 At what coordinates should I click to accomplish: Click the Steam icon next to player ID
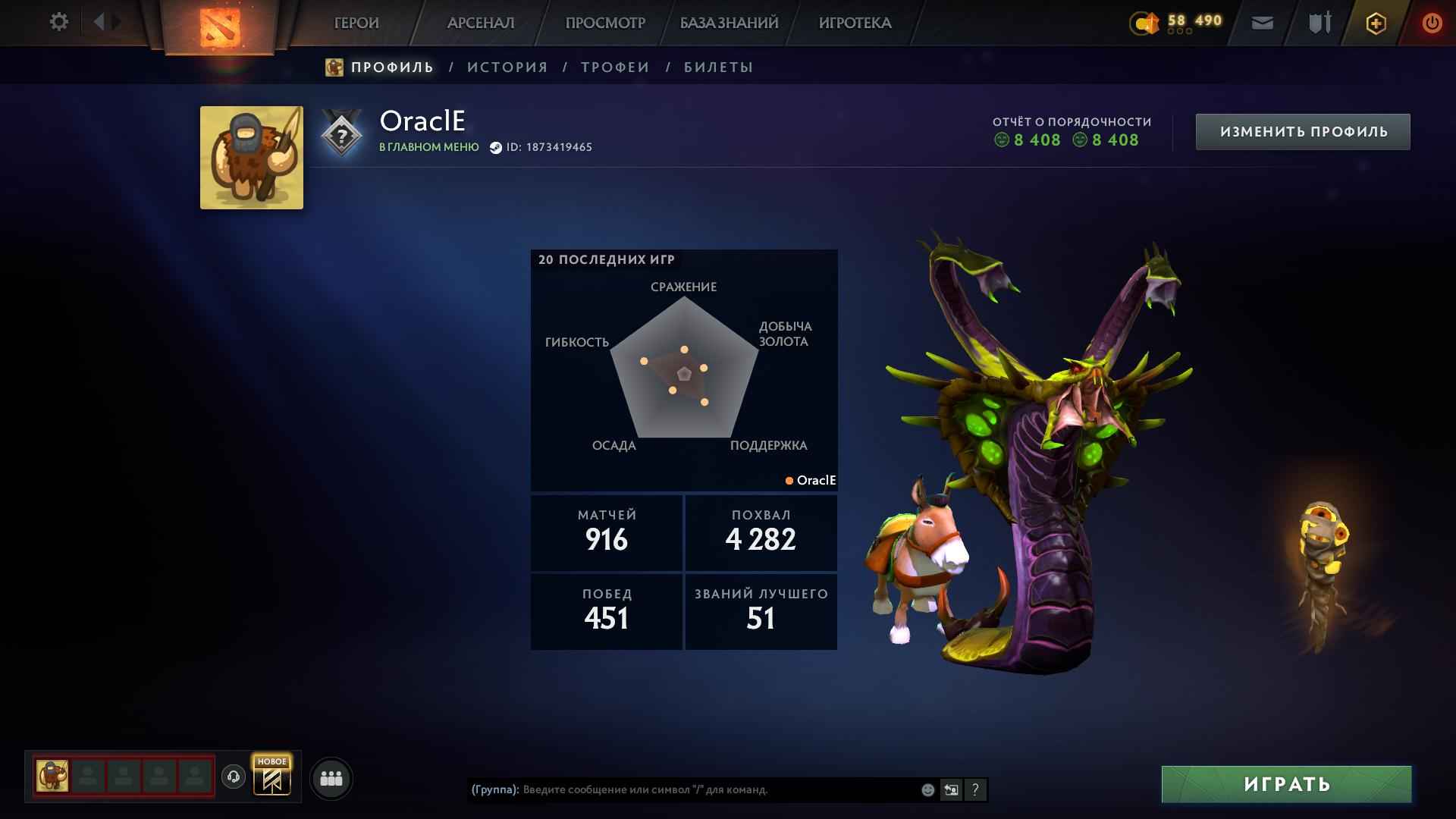point(497,147)
